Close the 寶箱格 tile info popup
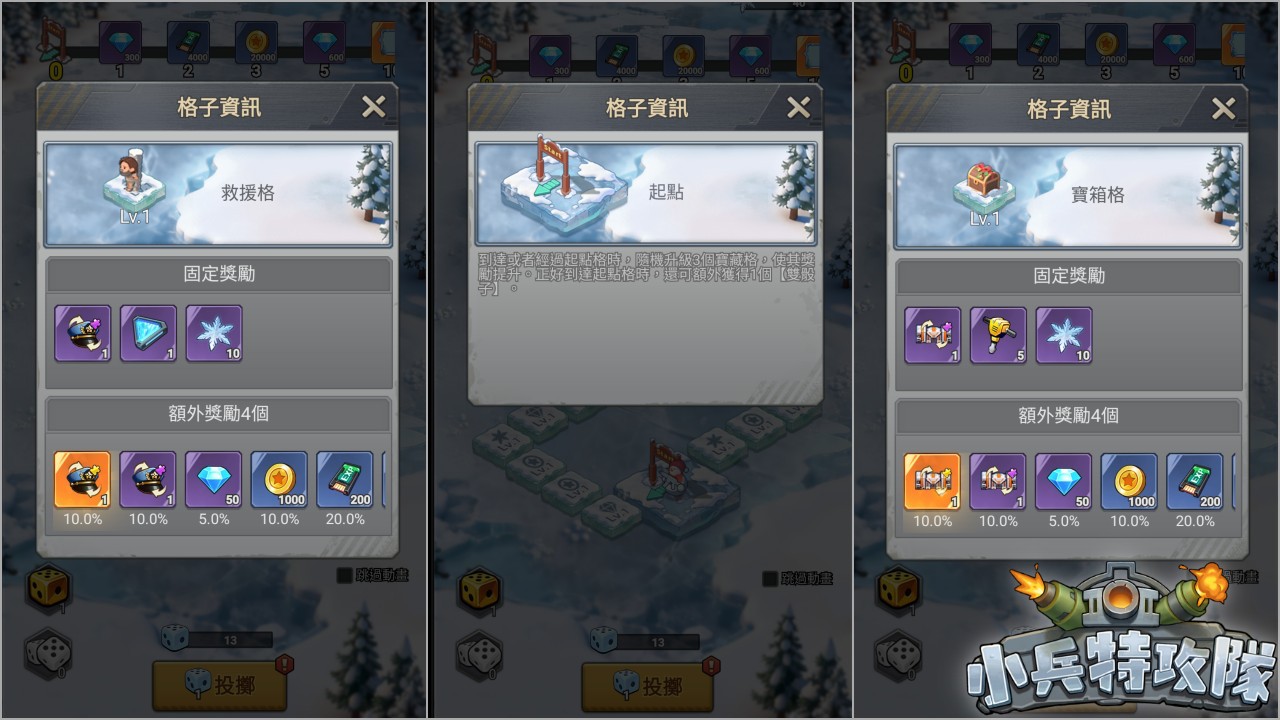This screenshot has height=720, width=1280. (1223, 109)
